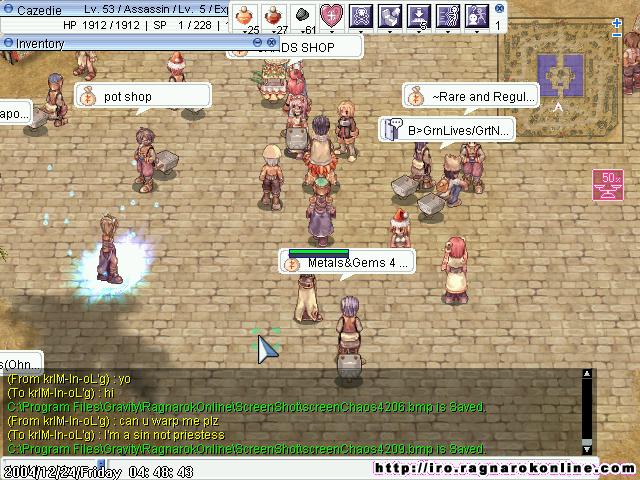Use the red potion hotkey slot
The image size is (640, 480).
(245, 15)
